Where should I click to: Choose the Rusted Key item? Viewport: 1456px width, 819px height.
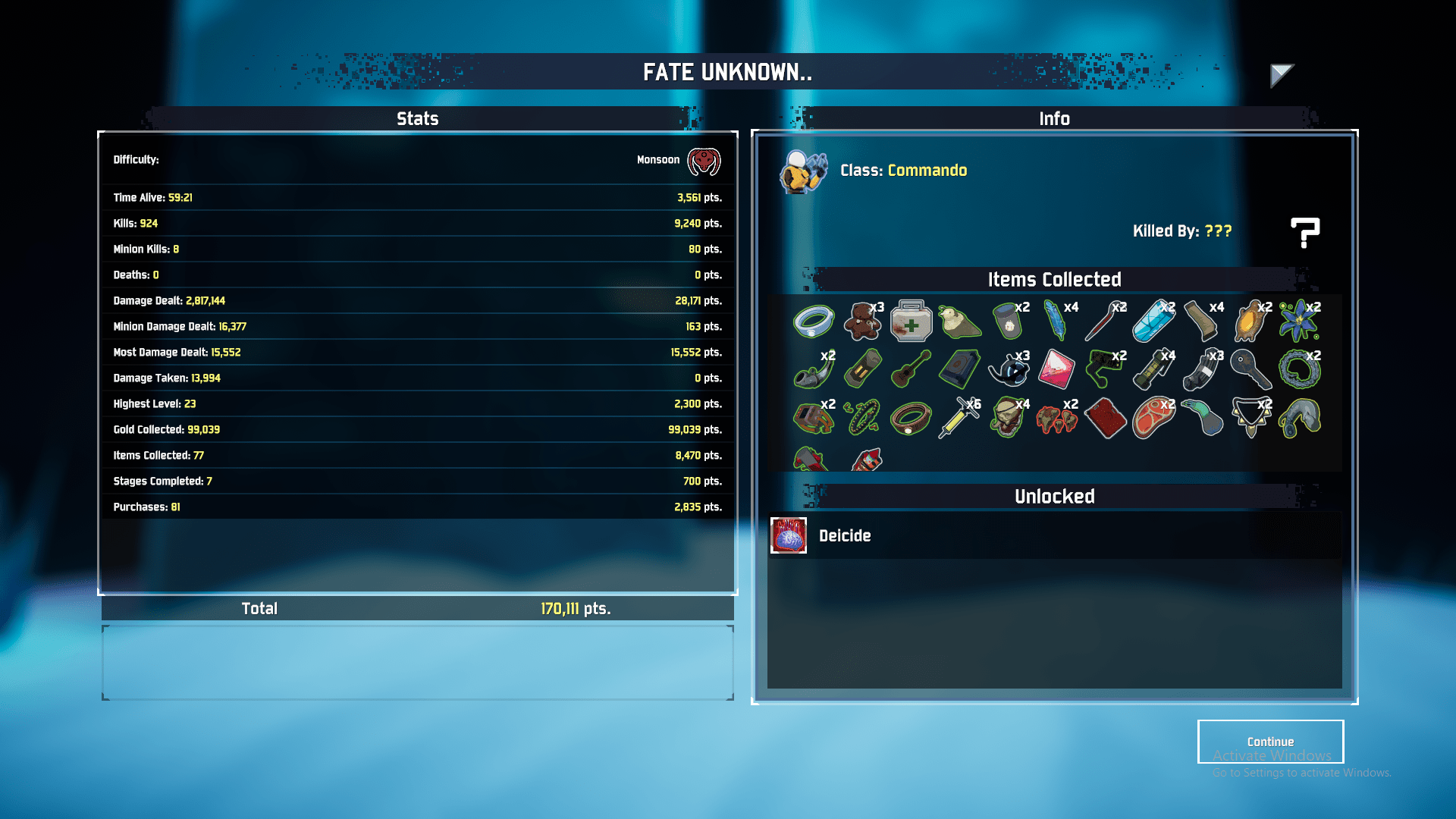tap(1250, 370)
